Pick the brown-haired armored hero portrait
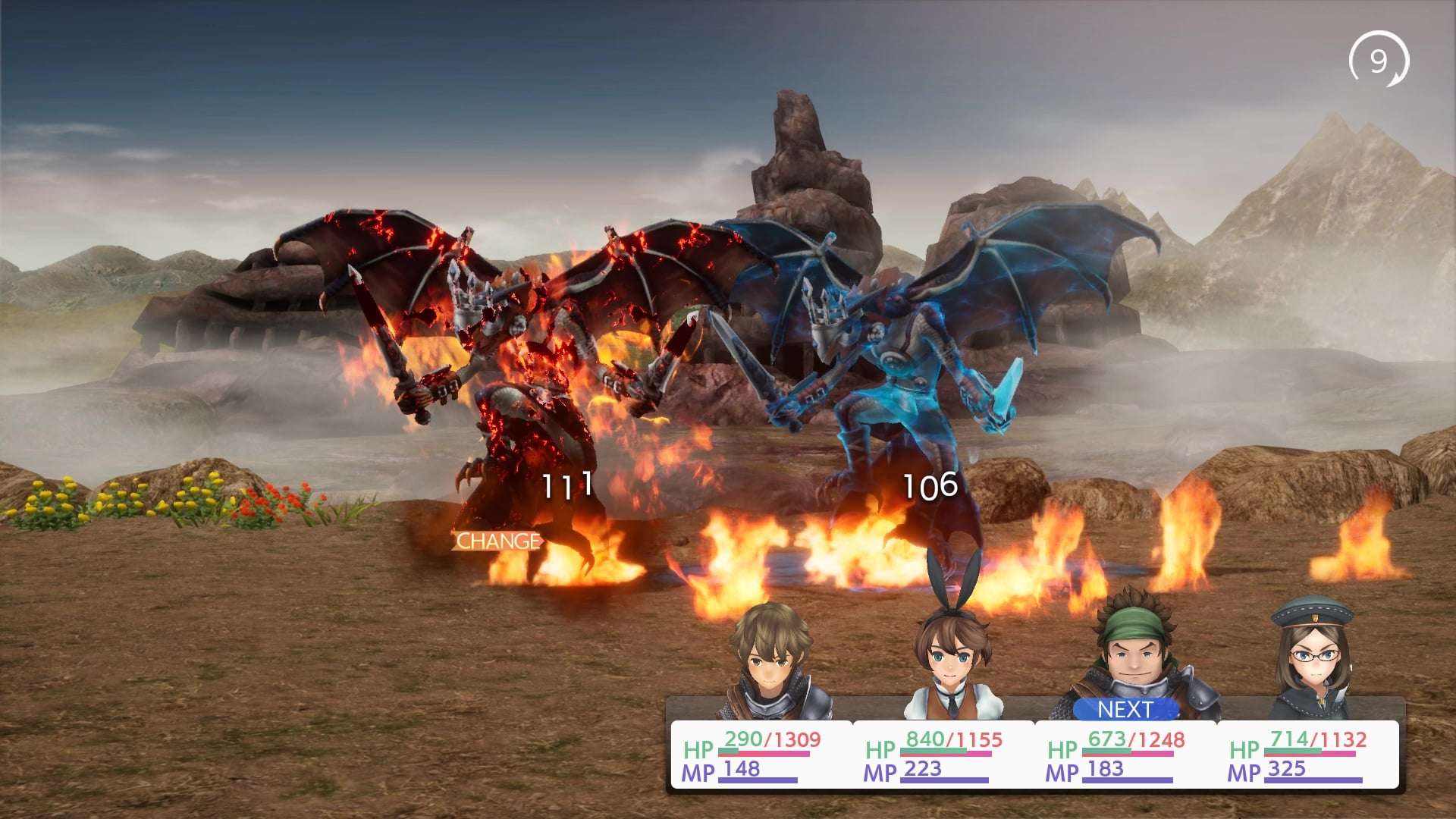This screenshot has height=819, width=1456. coord(767,661)
